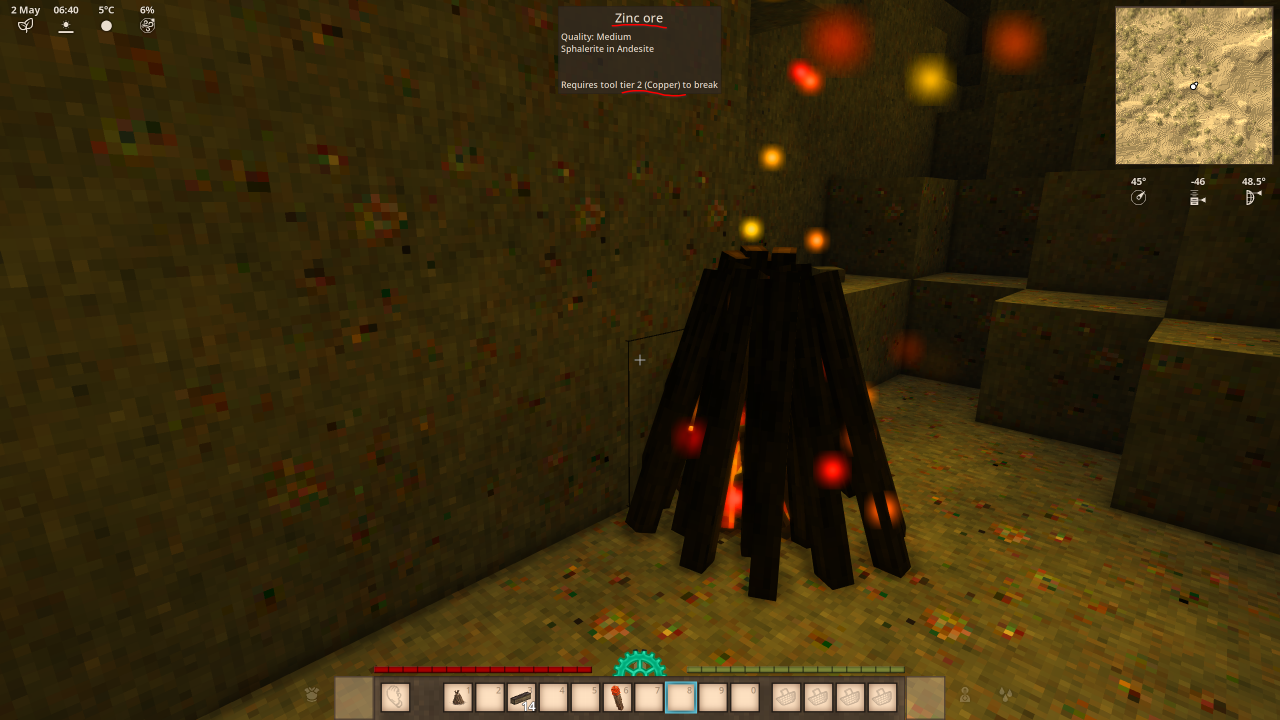Select the currently highlighted hotbar slot 8
Screen dimensions: 1280x720
point(681,697)
